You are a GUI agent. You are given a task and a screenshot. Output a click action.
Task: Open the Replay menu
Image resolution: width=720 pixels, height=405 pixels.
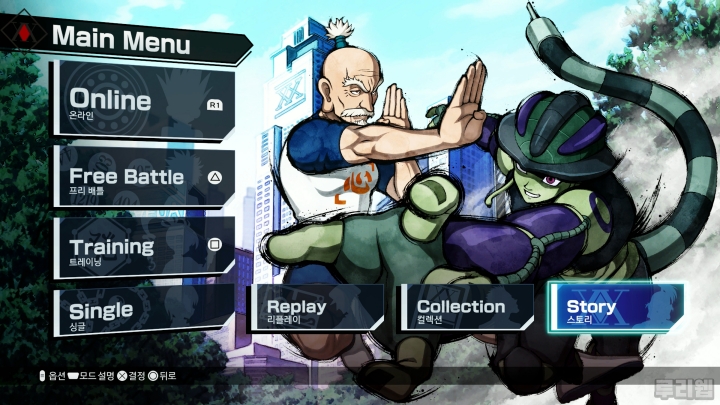point(315,308)
